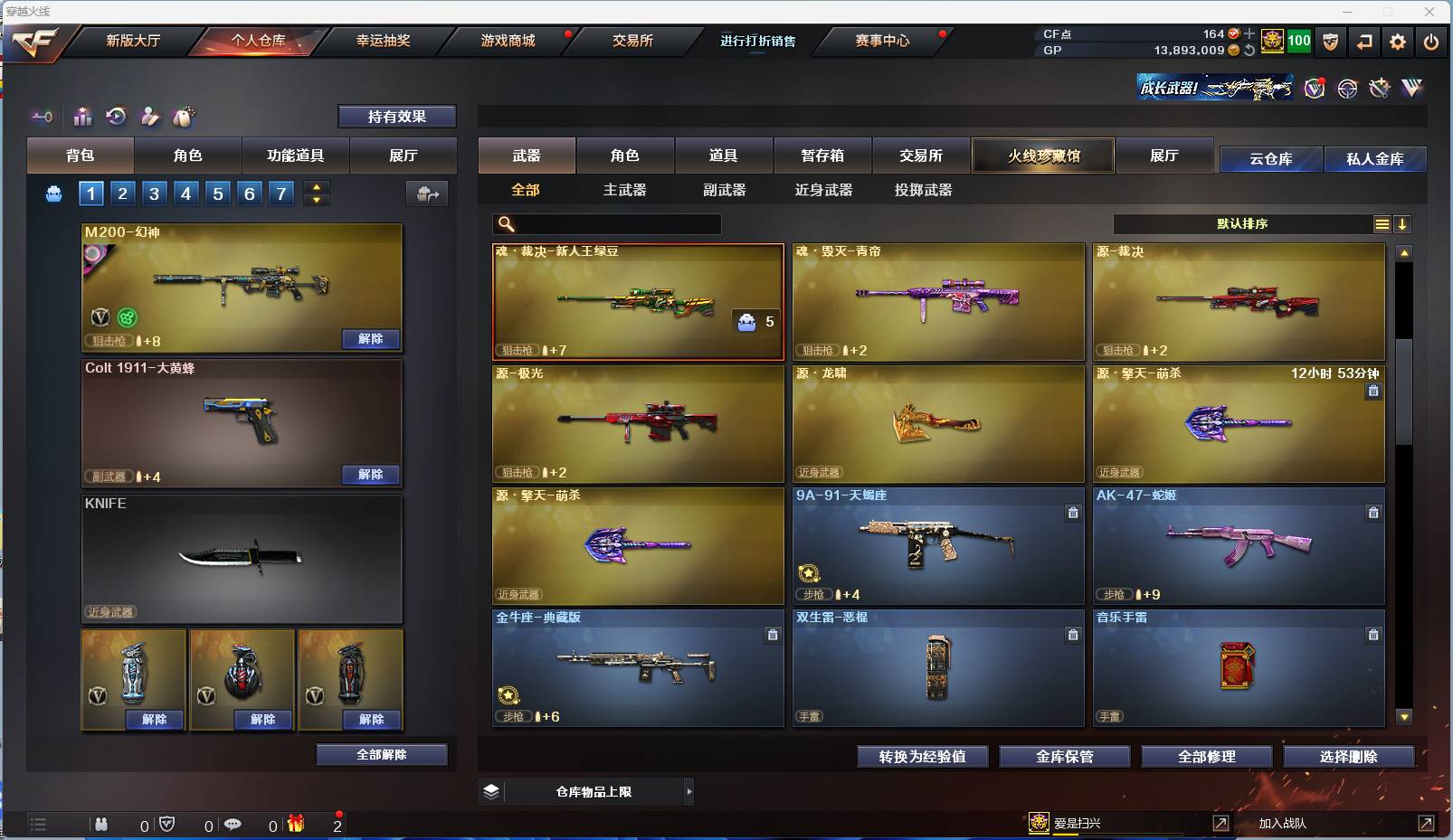Select backpack slot 4

[185, 193]
